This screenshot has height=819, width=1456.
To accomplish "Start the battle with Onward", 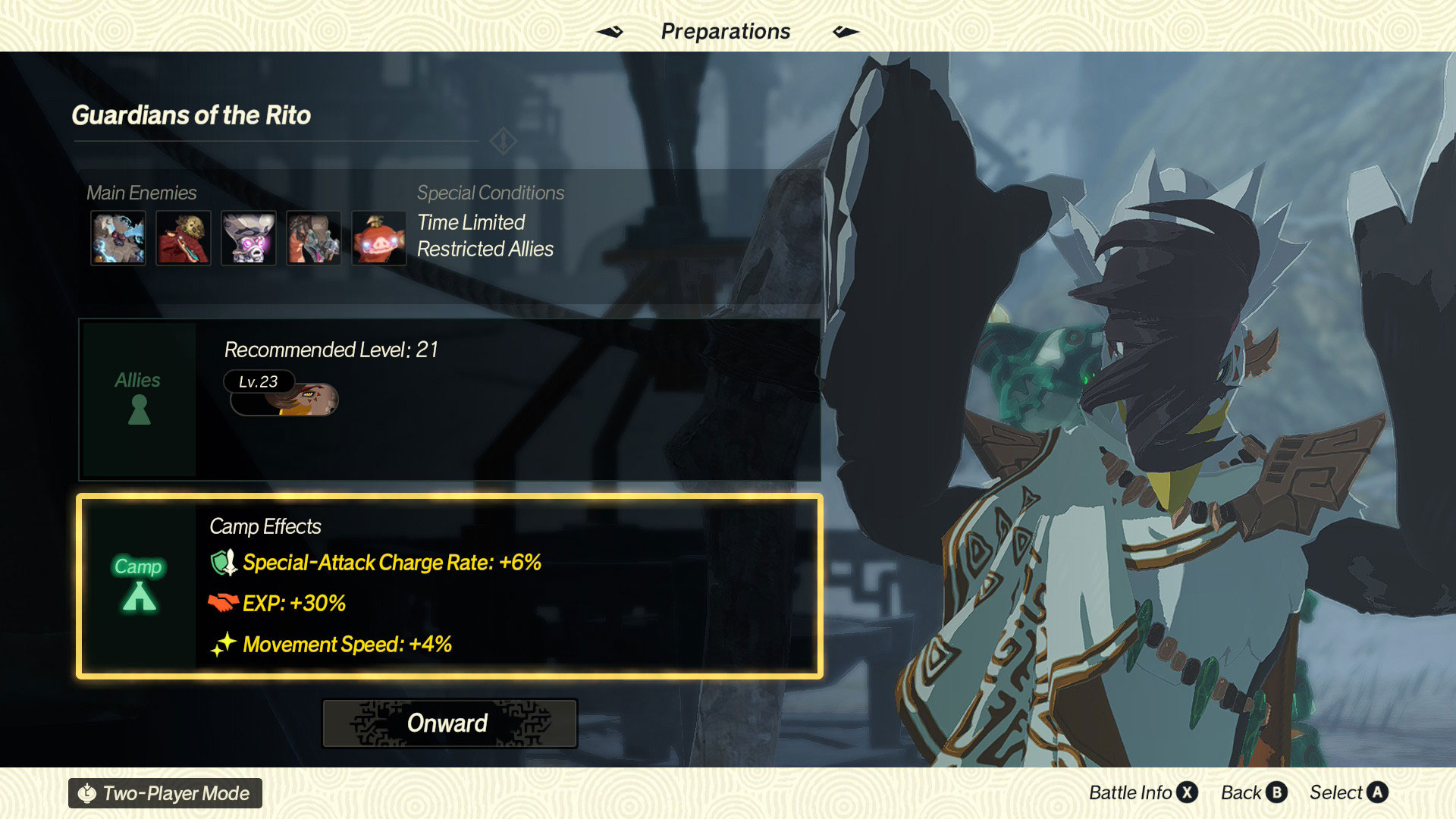I will pyautogui.click(x=449, y=723).
